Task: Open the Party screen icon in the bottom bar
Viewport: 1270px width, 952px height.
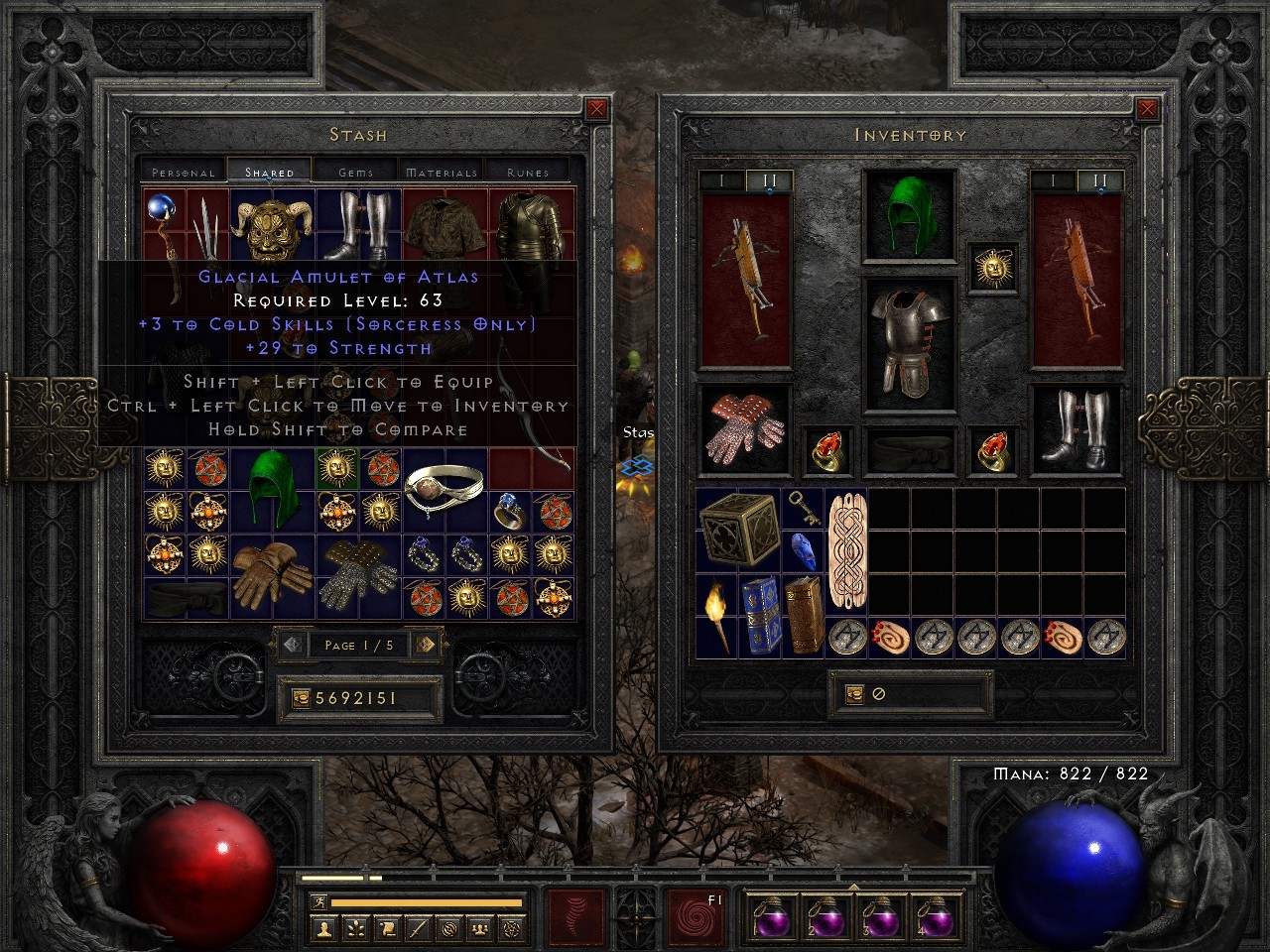Action: (480, 929)
